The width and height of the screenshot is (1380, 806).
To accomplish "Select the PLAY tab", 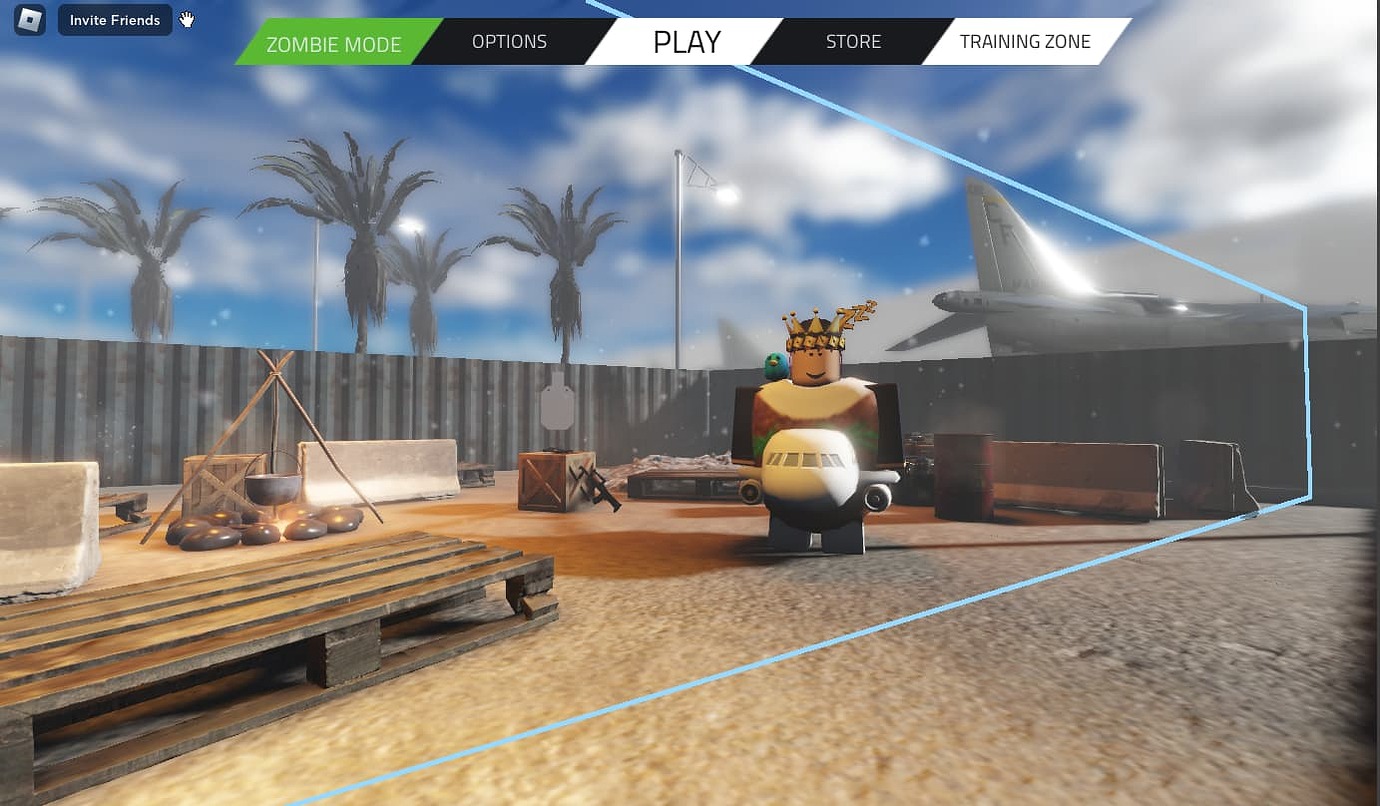I will pyautogui.click(x=686, y=42).
